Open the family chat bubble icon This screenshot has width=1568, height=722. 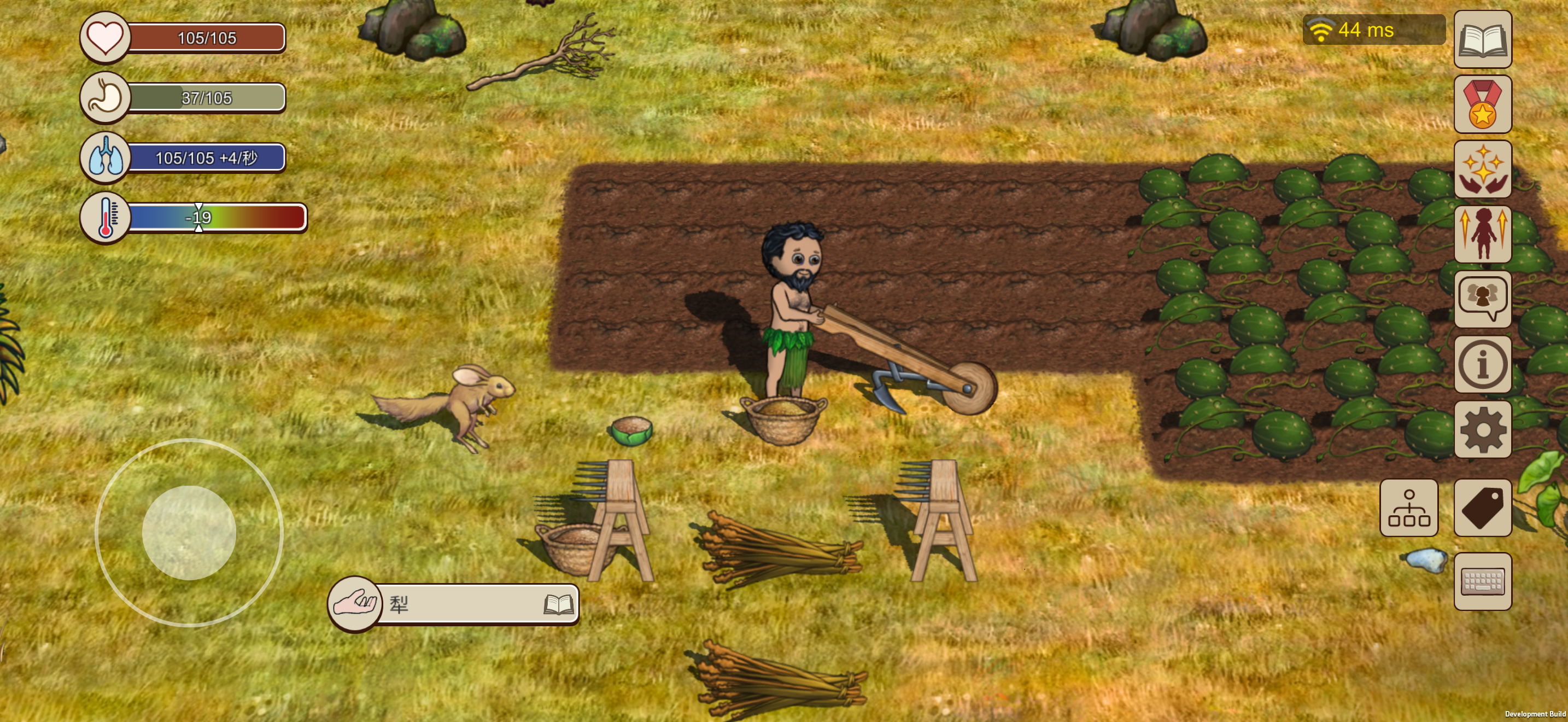(x=1482, y=299)
